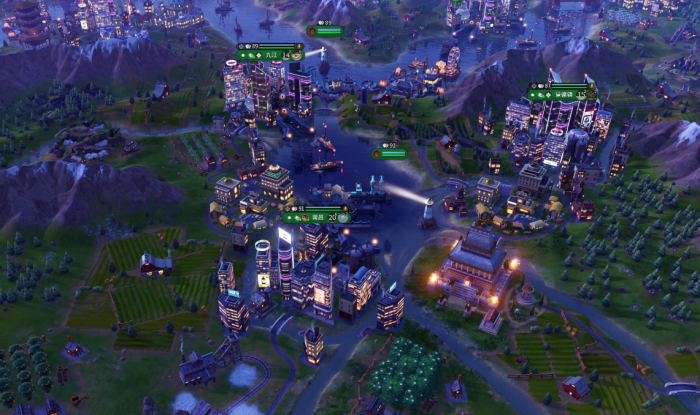Select the 九江 city banner
Screen dimensions: 700x415
(269, 55)
